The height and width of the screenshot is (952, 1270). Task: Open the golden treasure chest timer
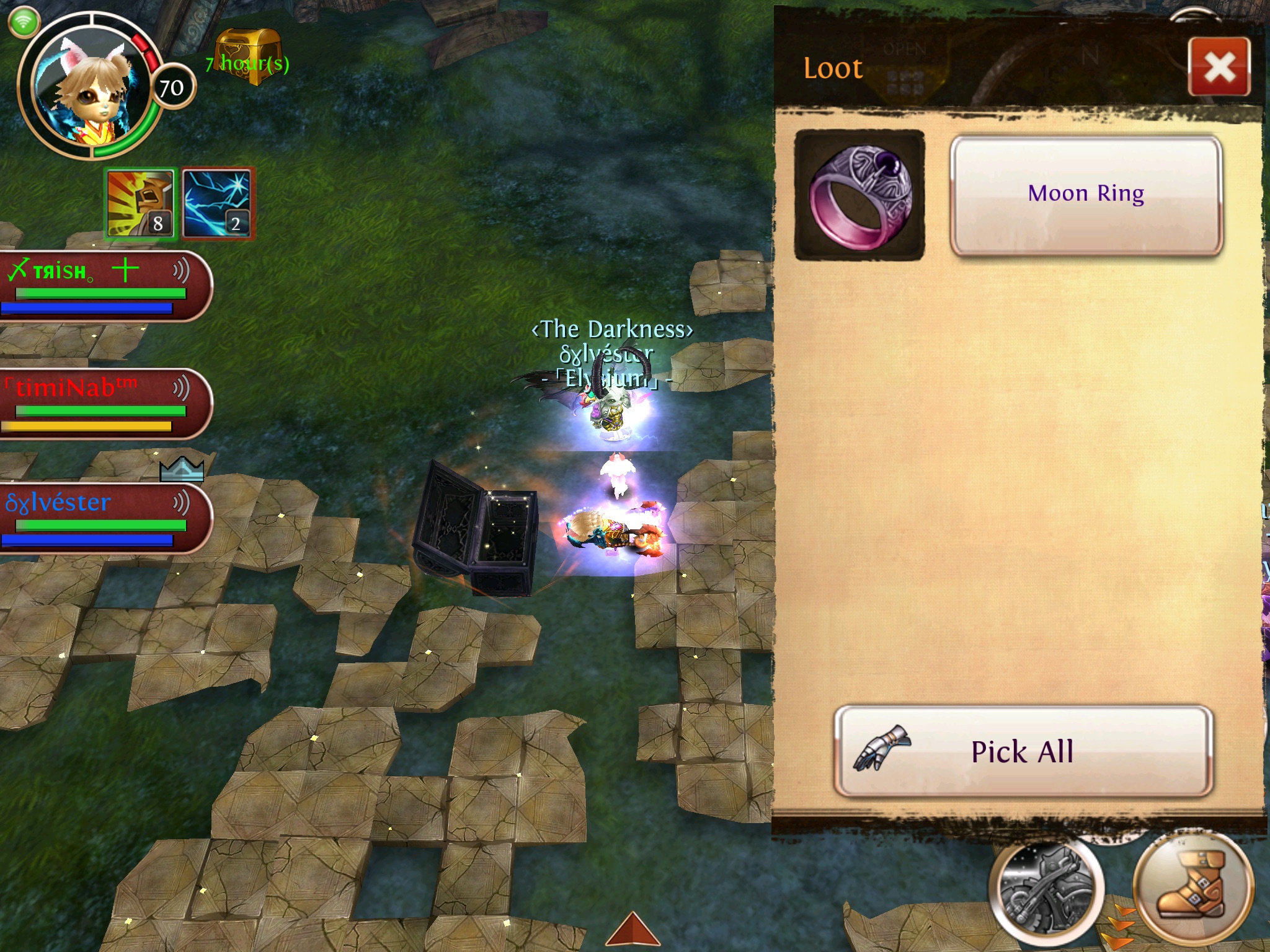(x=248, y=58)
